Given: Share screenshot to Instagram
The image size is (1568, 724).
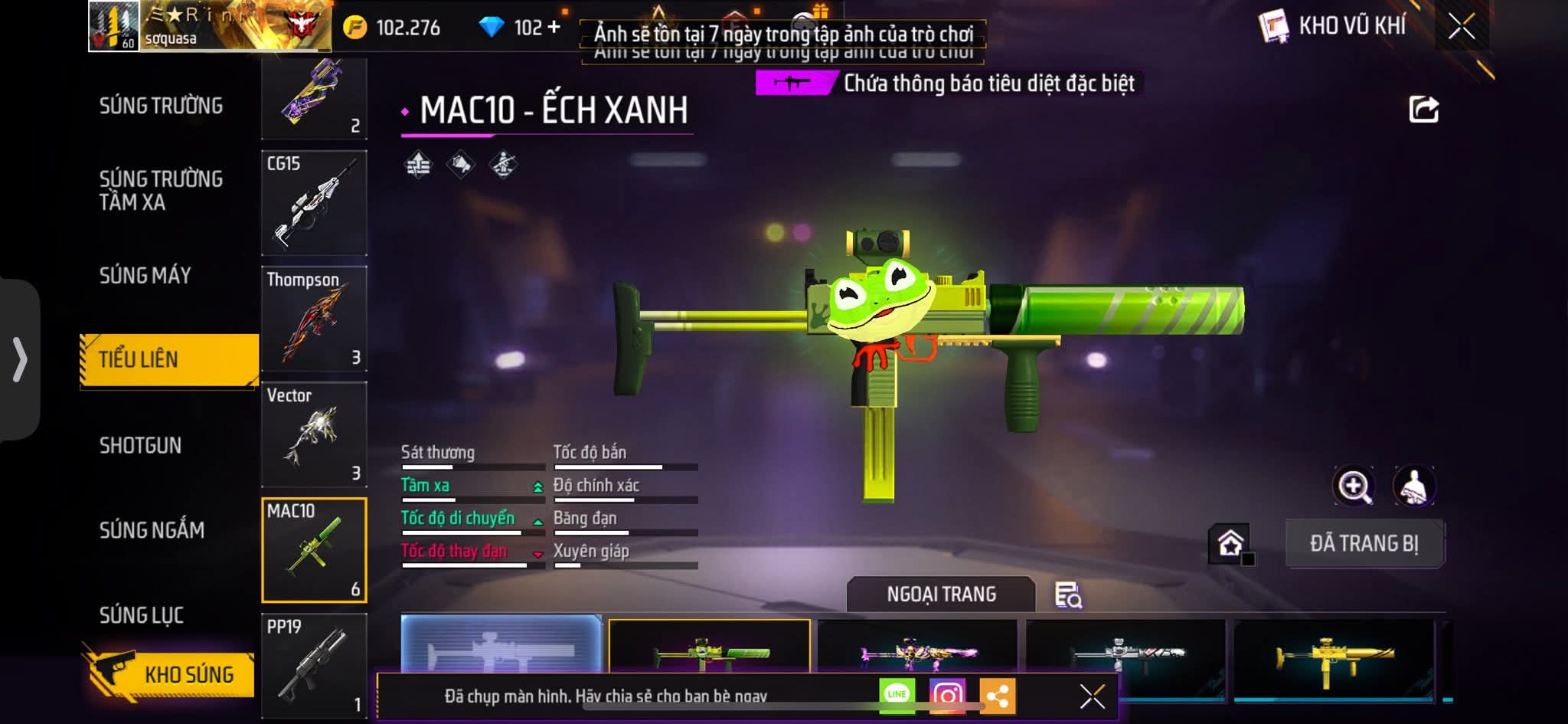Looking at the screenshot, I should click(947, 695).
